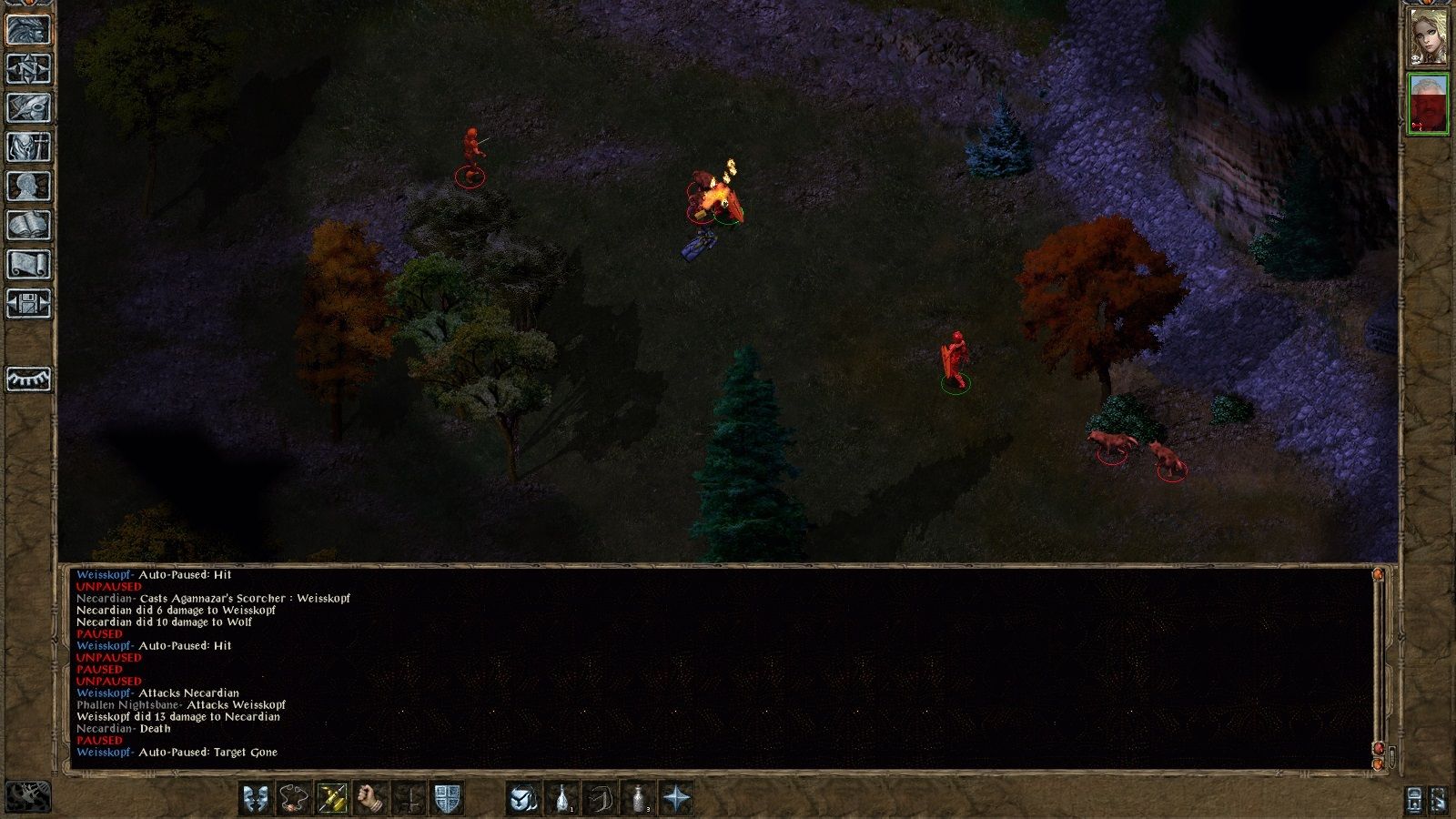Select the injured white-haired man's portrait
The width and height of the screenshot is (1456, 819).
1428,105
